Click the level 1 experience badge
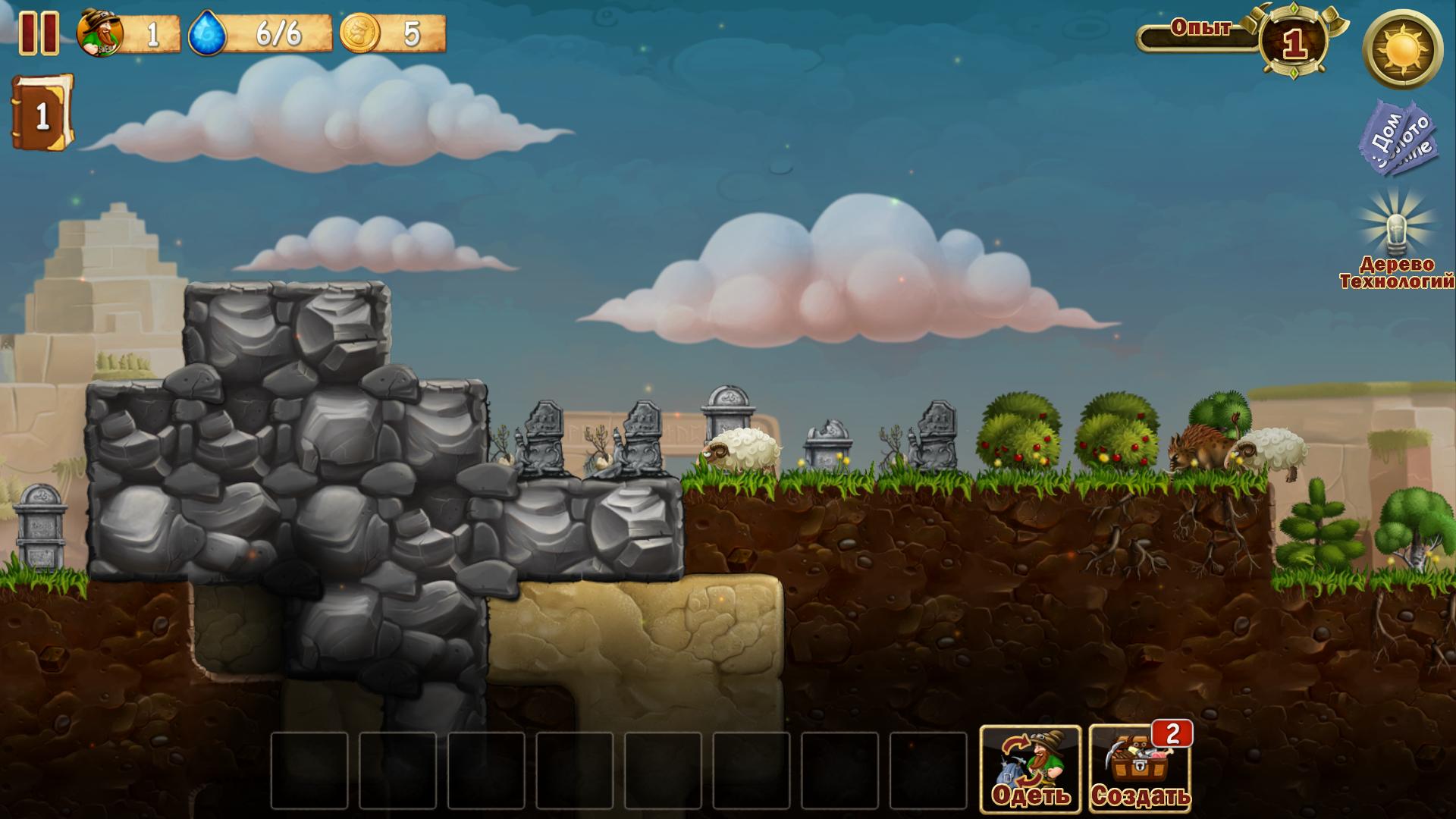Screen dimensions: 1456x819 pos(1293,44)
